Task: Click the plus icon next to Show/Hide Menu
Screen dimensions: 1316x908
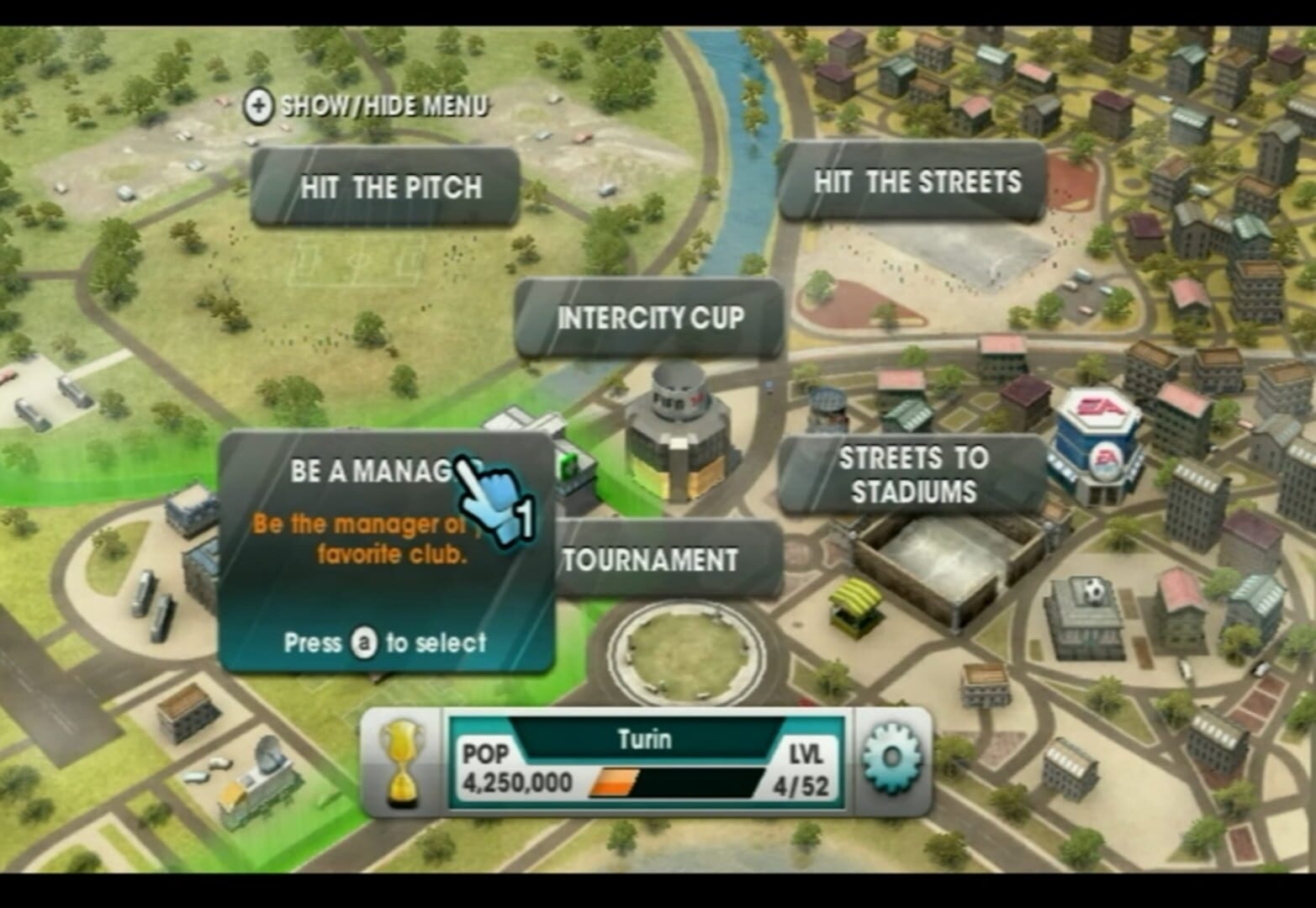Action: 257,106
